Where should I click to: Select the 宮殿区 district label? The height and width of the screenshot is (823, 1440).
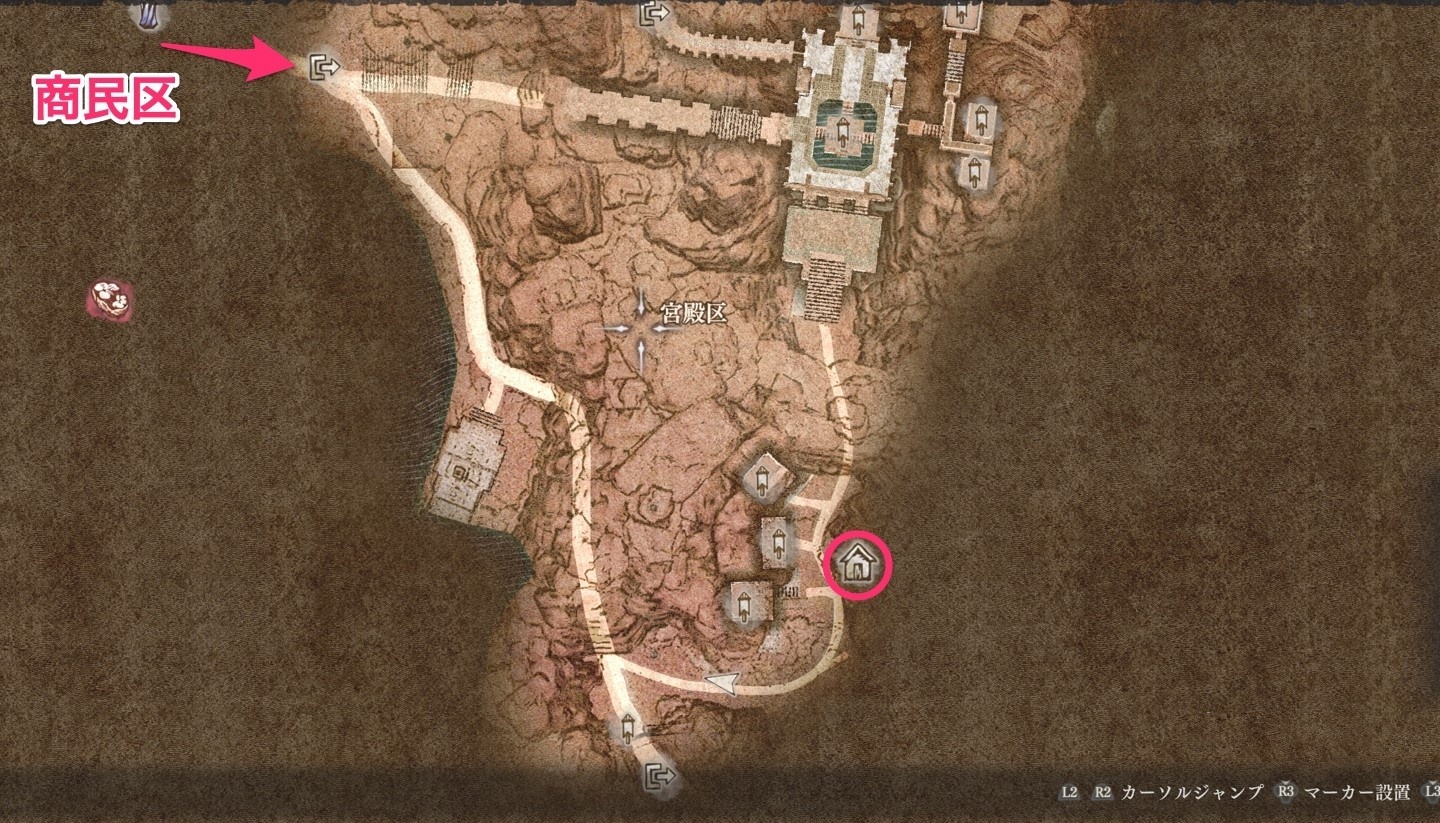689,313
